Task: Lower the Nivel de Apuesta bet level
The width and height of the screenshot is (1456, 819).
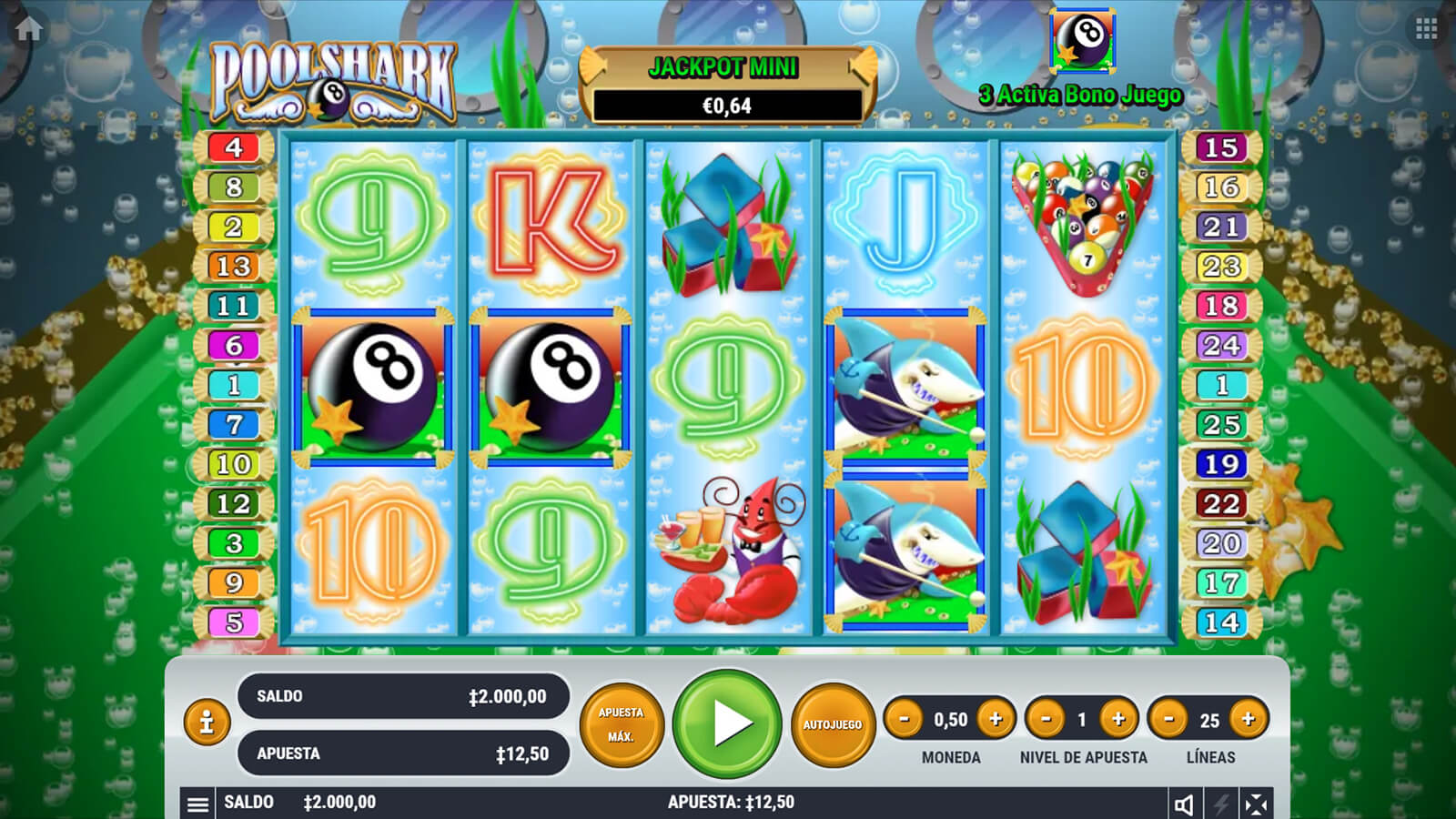Action: [1046, 719]
